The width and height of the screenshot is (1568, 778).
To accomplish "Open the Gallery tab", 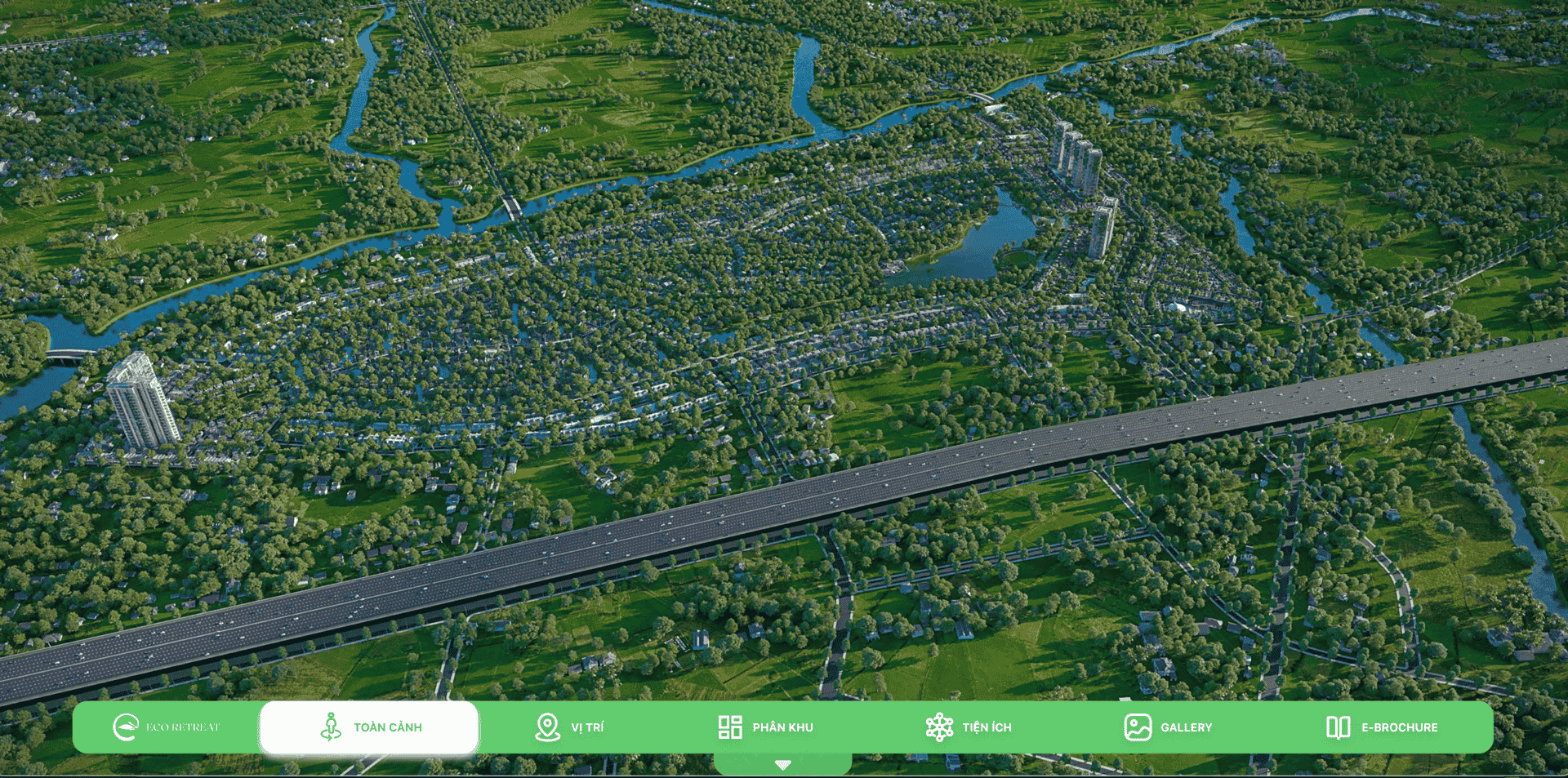I will [1168, 727].
